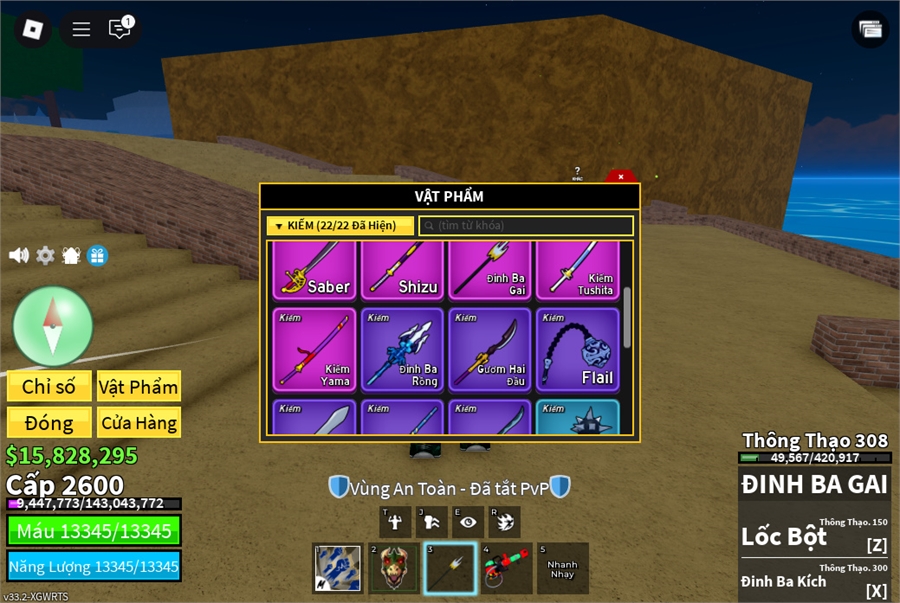Open the Chỉ số stats menu
Screen dimensions: 900x603
pos(49,387)
